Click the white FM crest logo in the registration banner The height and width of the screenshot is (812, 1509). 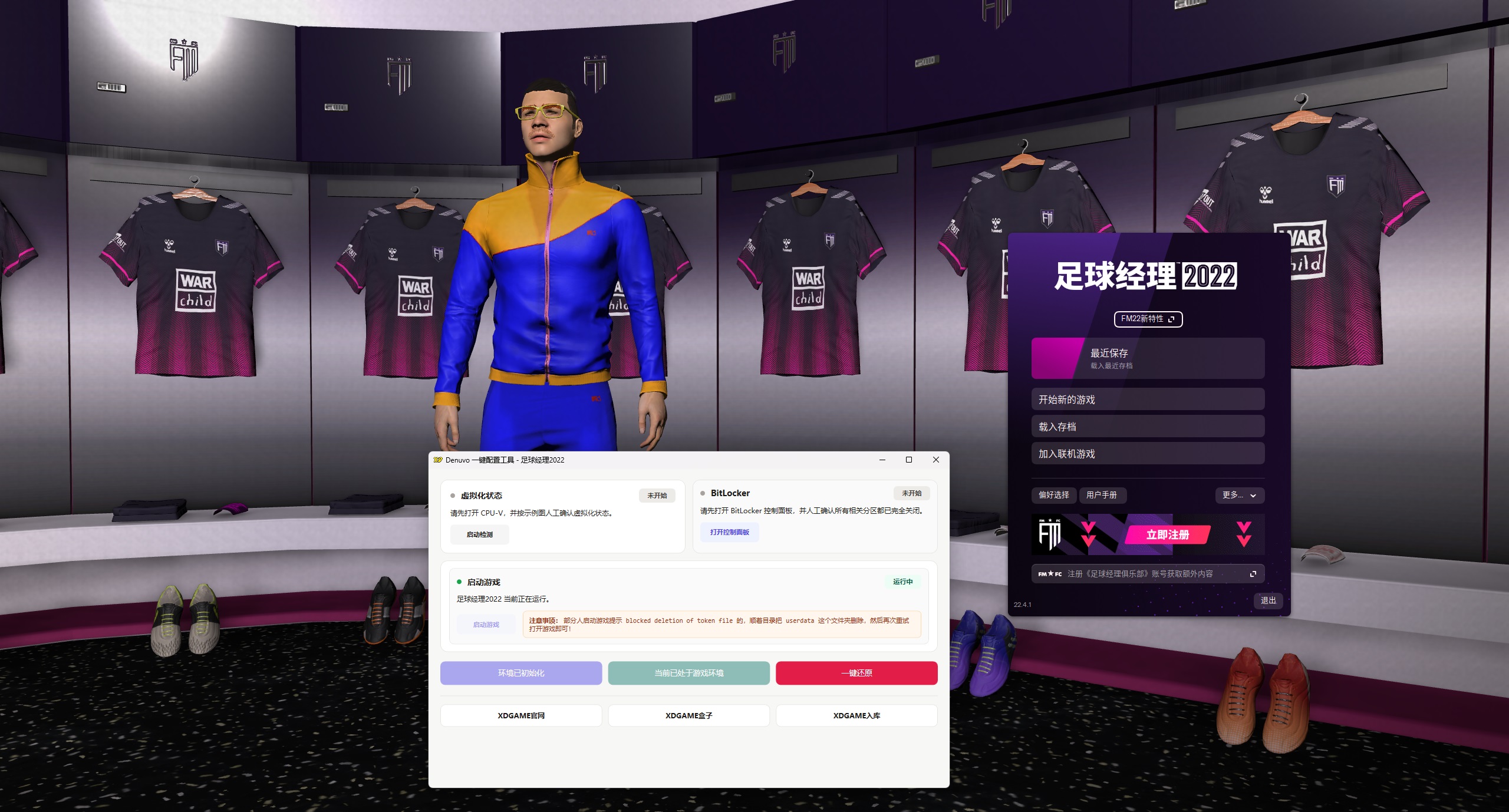pos(1050,534)
